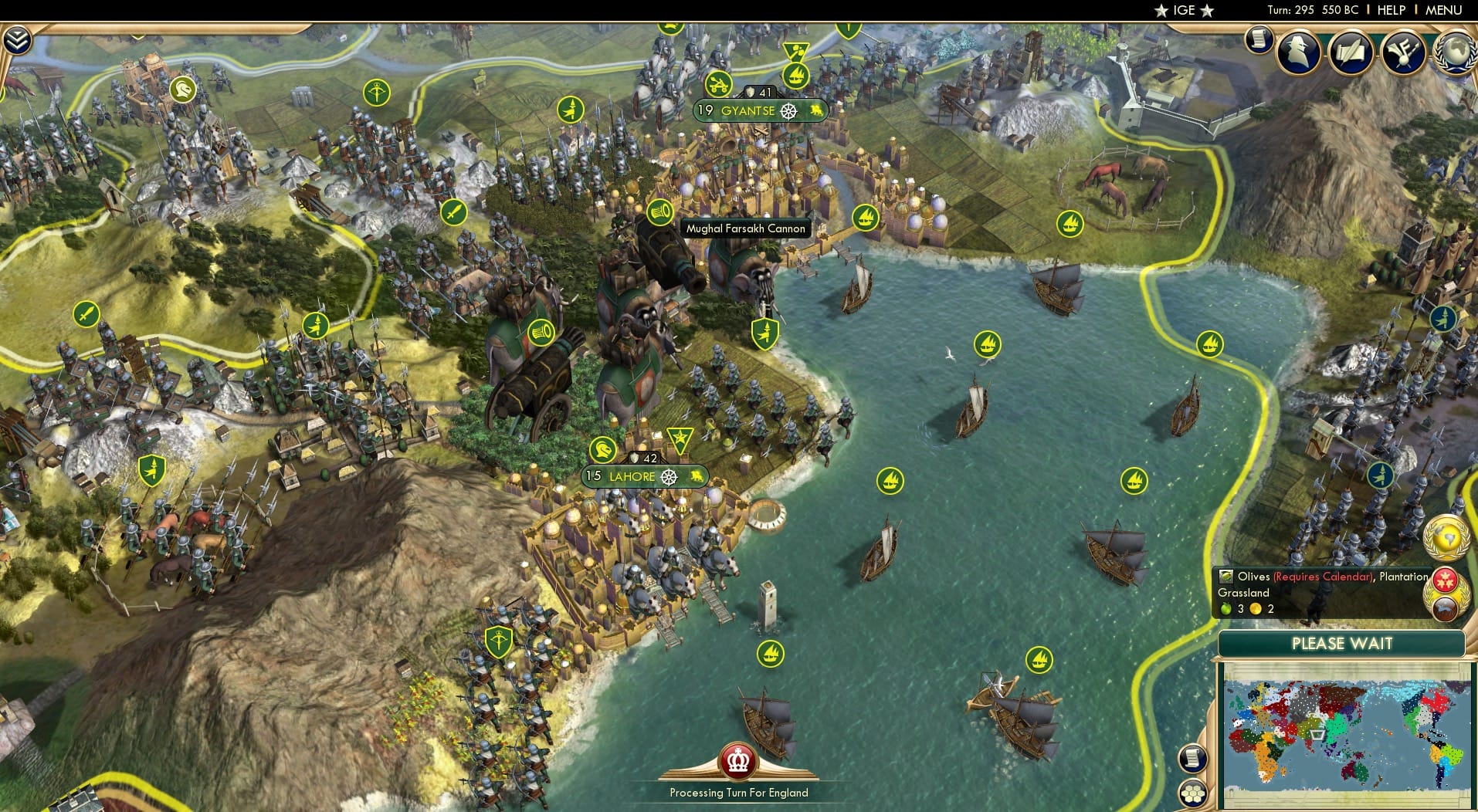Toggle Strategic View with the hexagon icon
Screen dimensions: 1478x812
coord(1193,793)
